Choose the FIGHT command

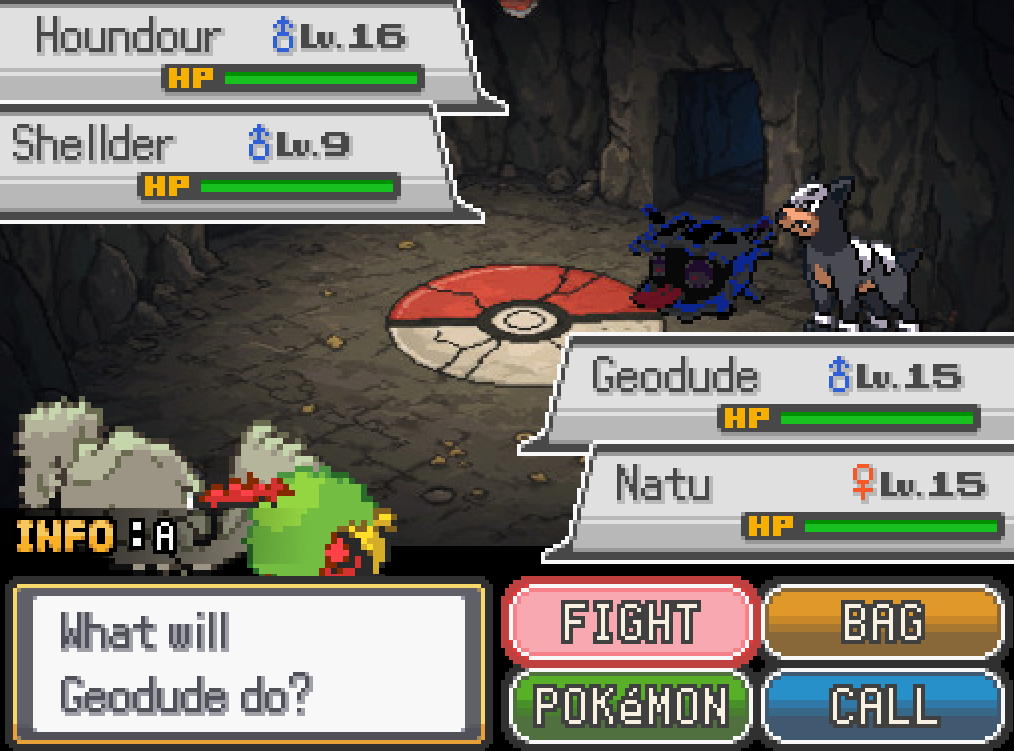tap(630, 622)
